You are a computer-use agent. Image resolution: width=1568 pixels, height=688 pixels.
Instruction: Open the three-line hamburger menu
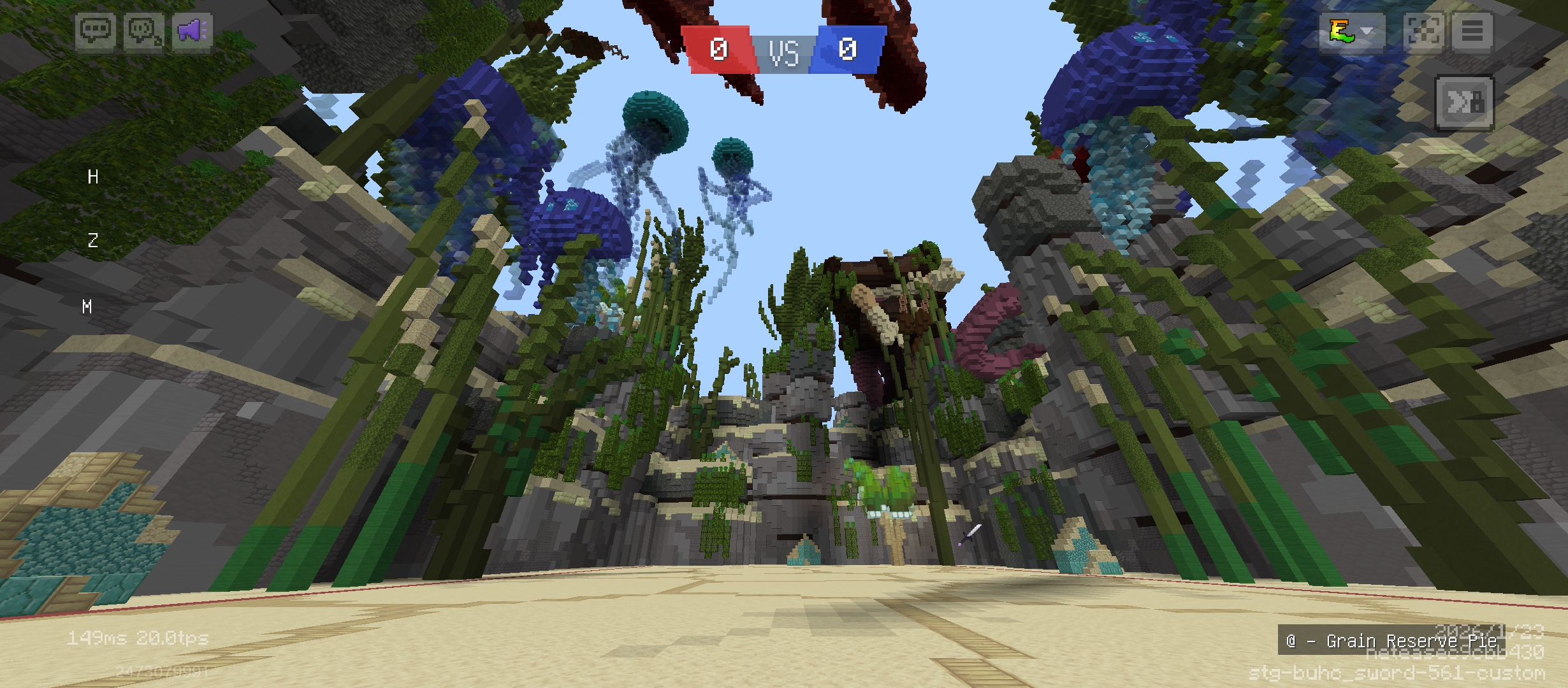[x=1472, y=31]
